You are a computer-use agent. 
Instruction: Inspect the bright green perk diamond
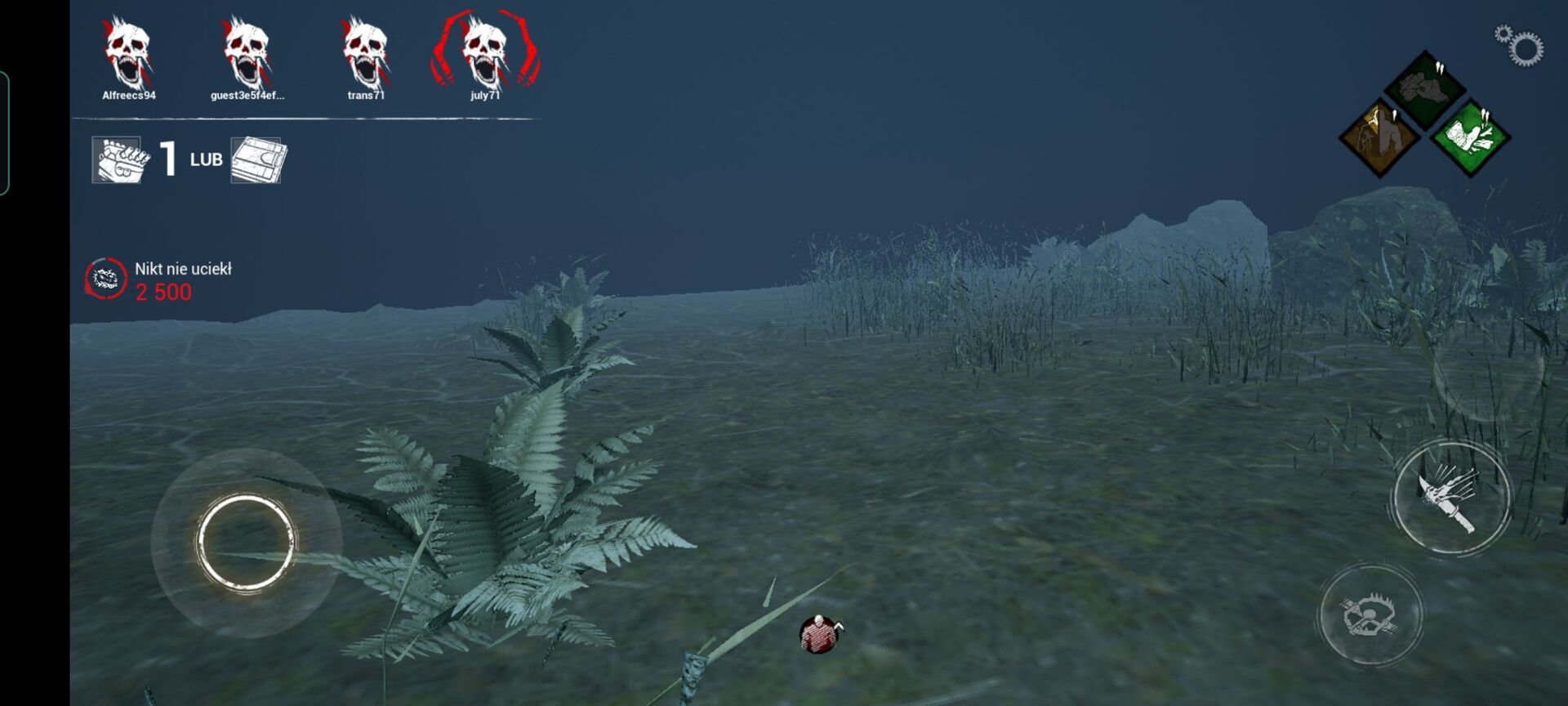pyautogui.click(x=1469, y=136)
